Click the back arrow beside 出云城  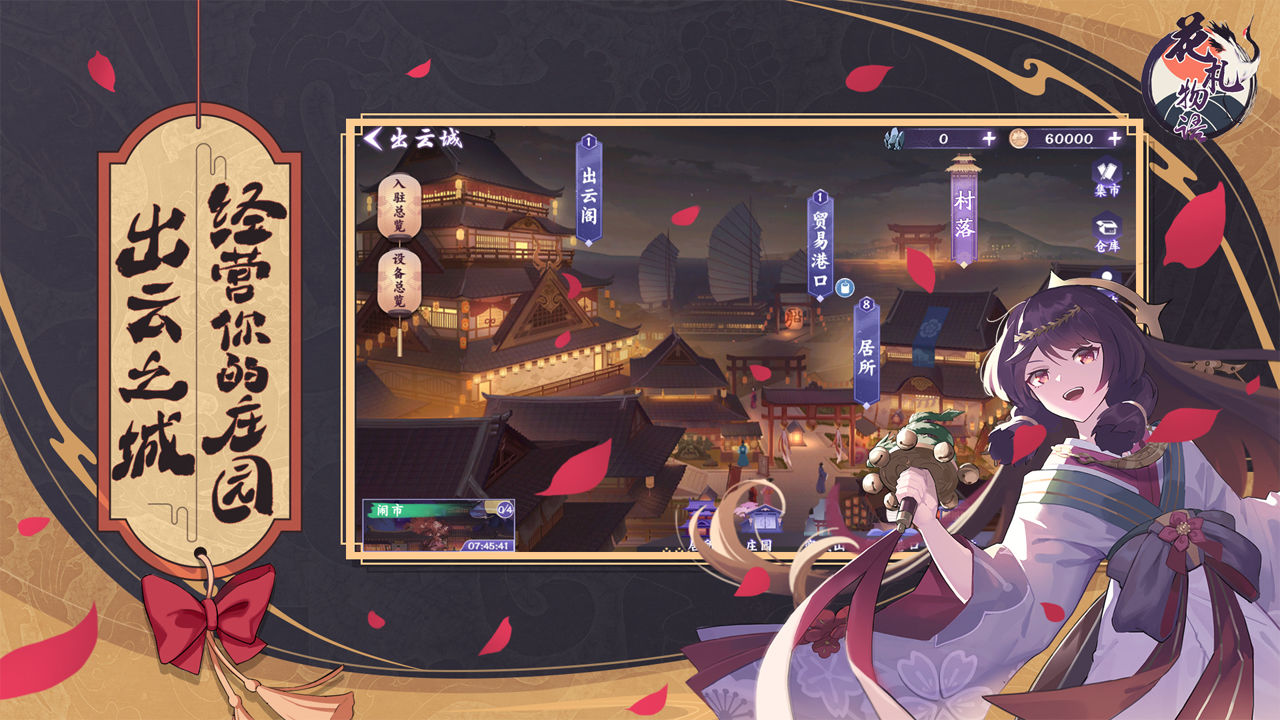pos(375,141)
